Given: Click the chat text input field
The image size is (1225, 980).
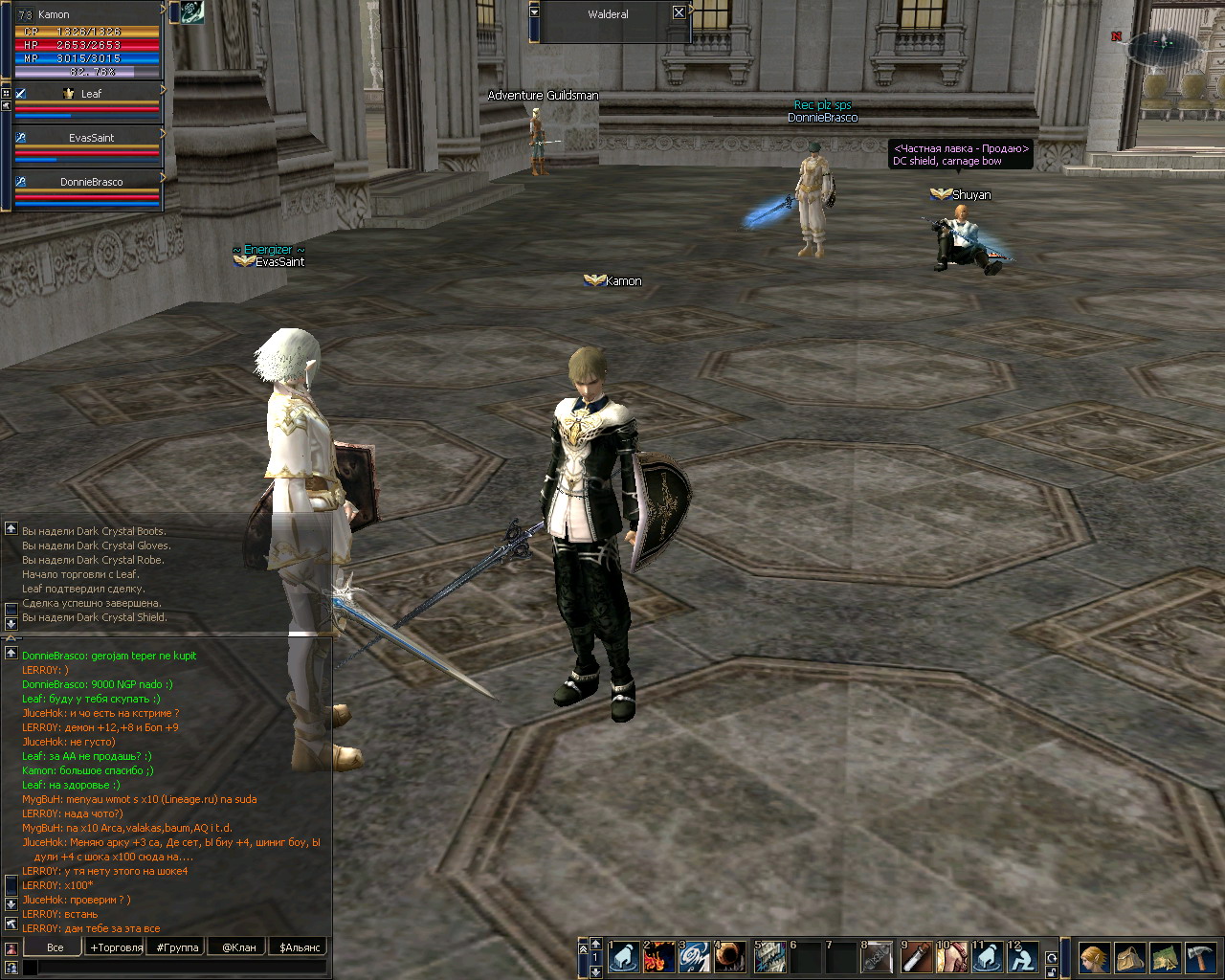Looking at the screenshot, I should 182,969.
